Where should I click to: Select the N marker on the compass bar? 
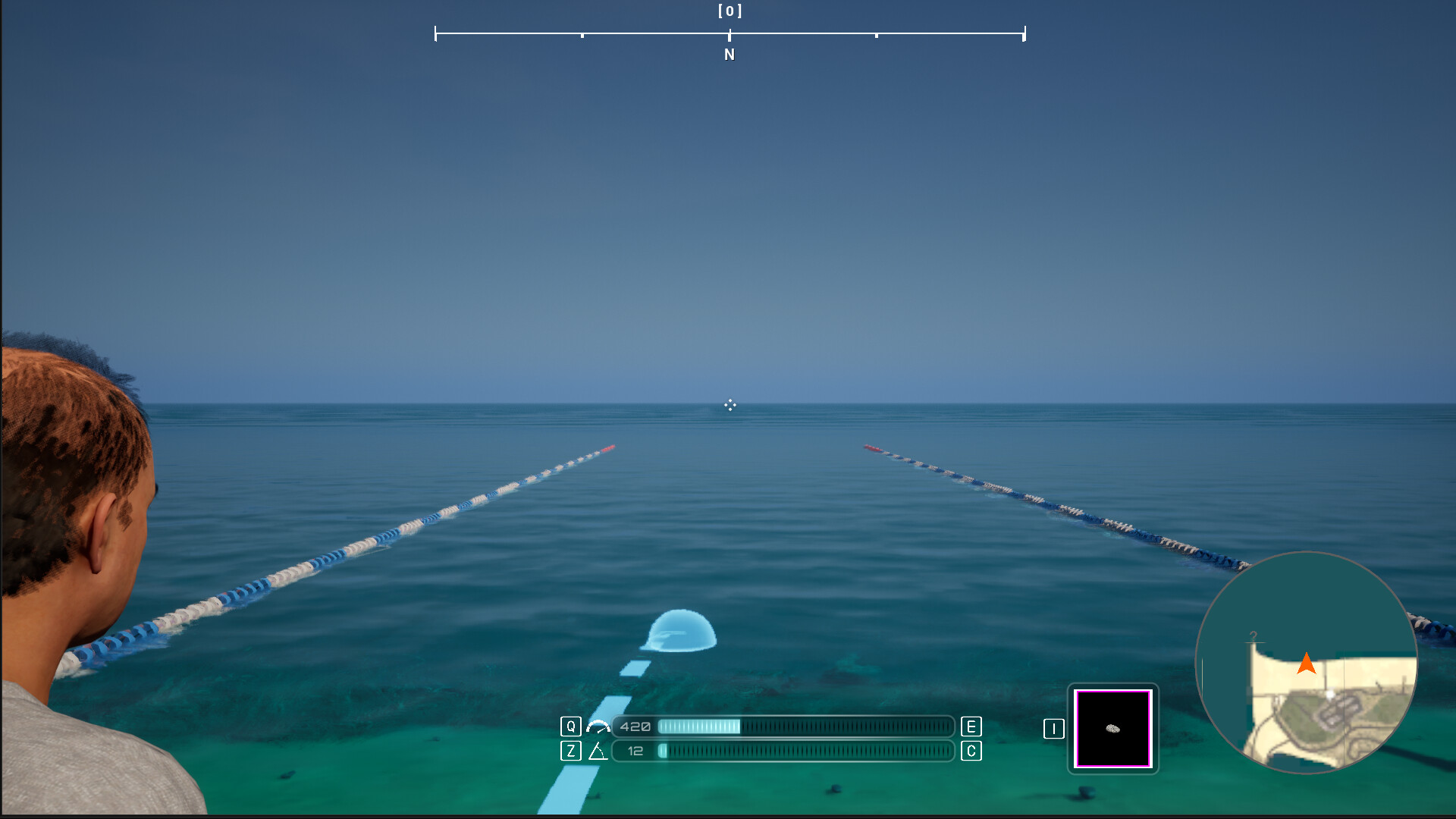[729, 54]
